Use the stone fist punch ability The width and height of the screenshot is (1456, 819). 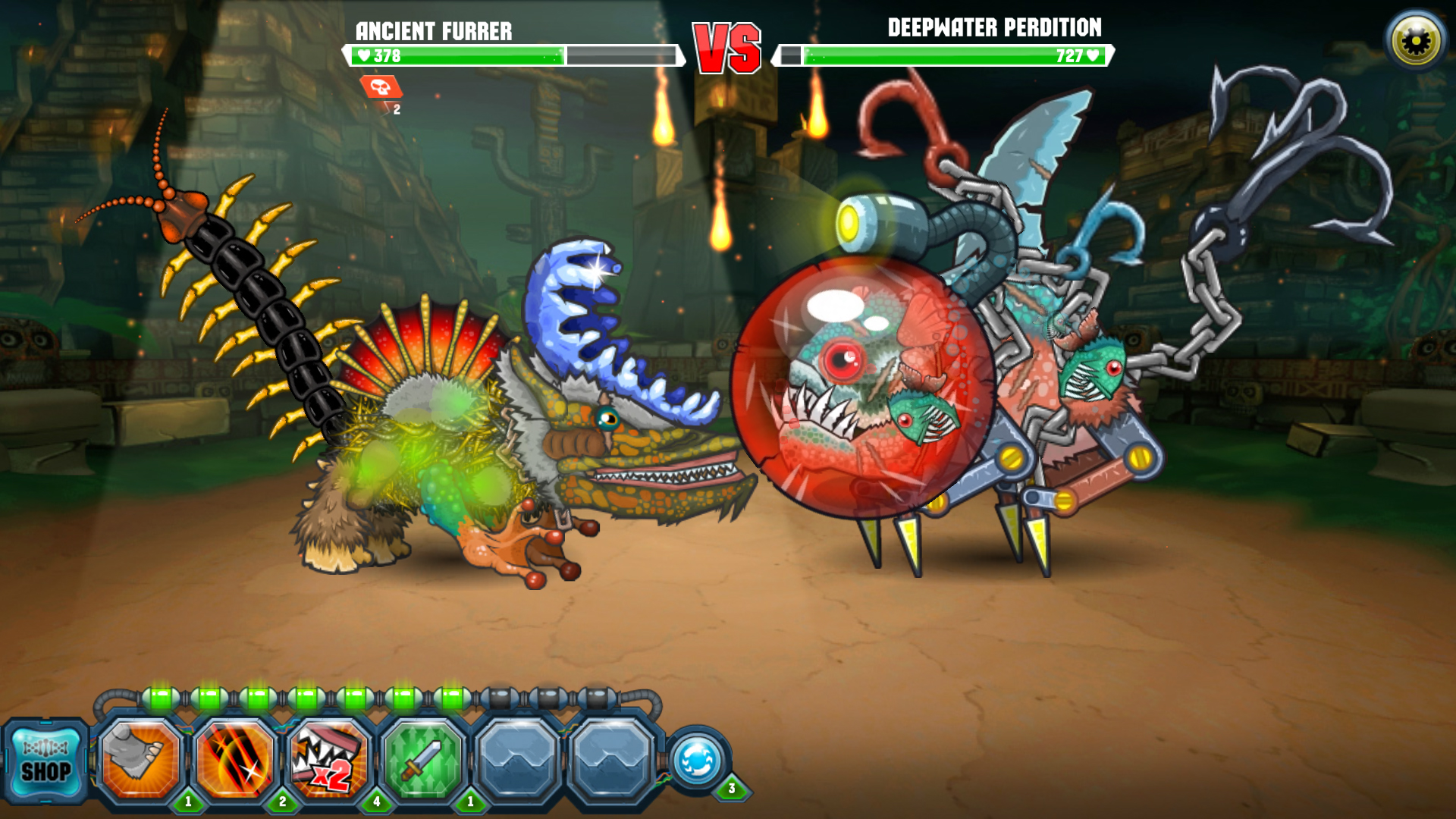click(x=140, y=760)
